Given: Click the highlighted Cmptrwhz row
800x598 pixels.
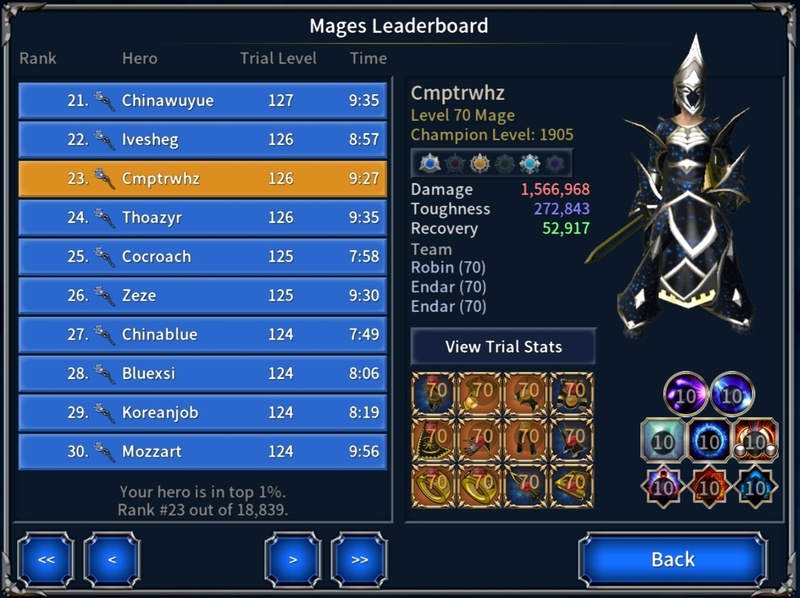Looking at the screenshot, I should click(202, 179).
